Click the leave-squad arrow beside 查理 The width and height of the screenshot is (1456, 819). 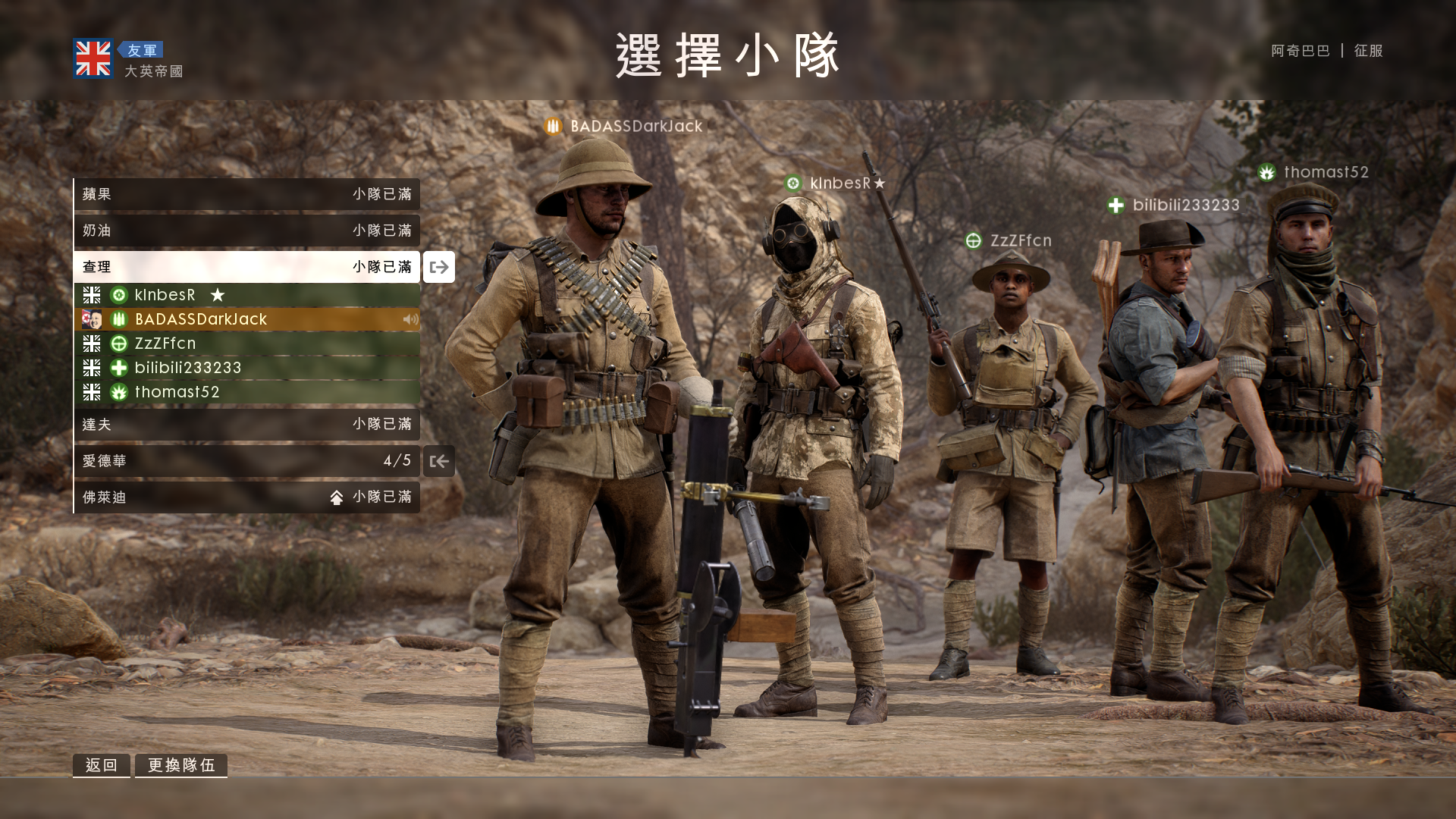coord(438,267)
